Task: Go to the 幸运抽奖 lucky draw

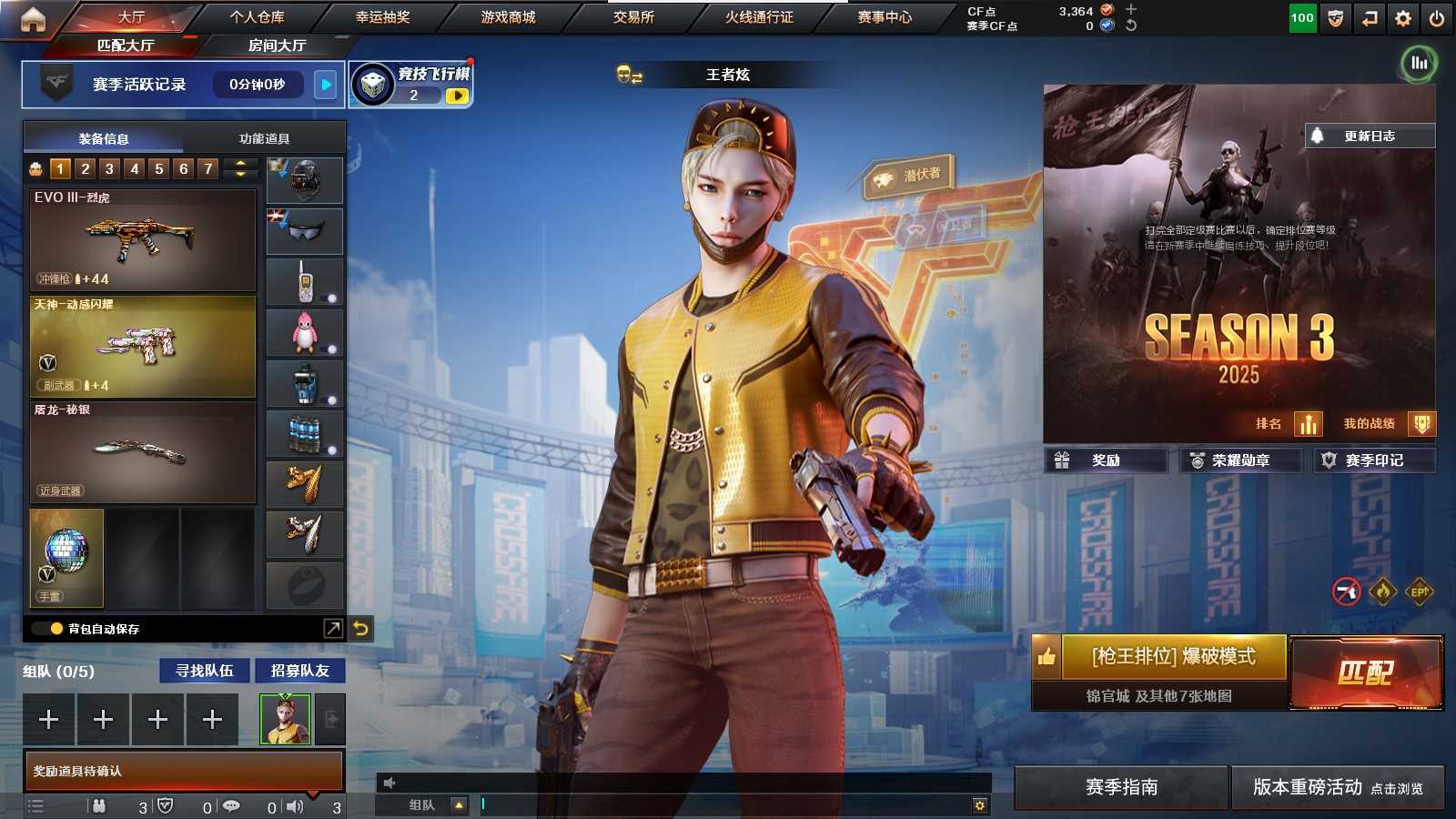Action: pyautogui.click(x=382, y=17)
